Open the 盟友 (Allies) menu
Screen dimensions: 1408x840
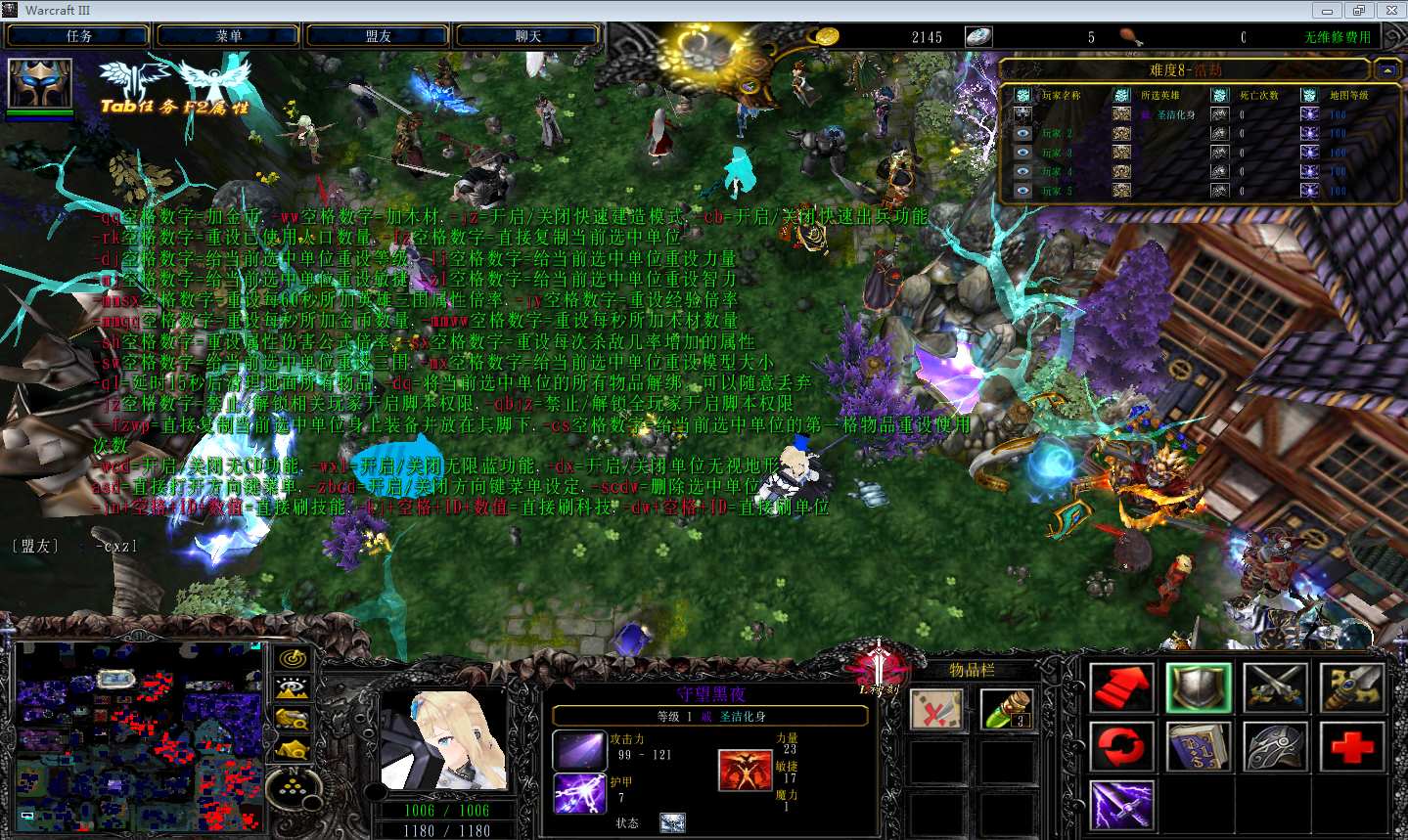[379, 36]
